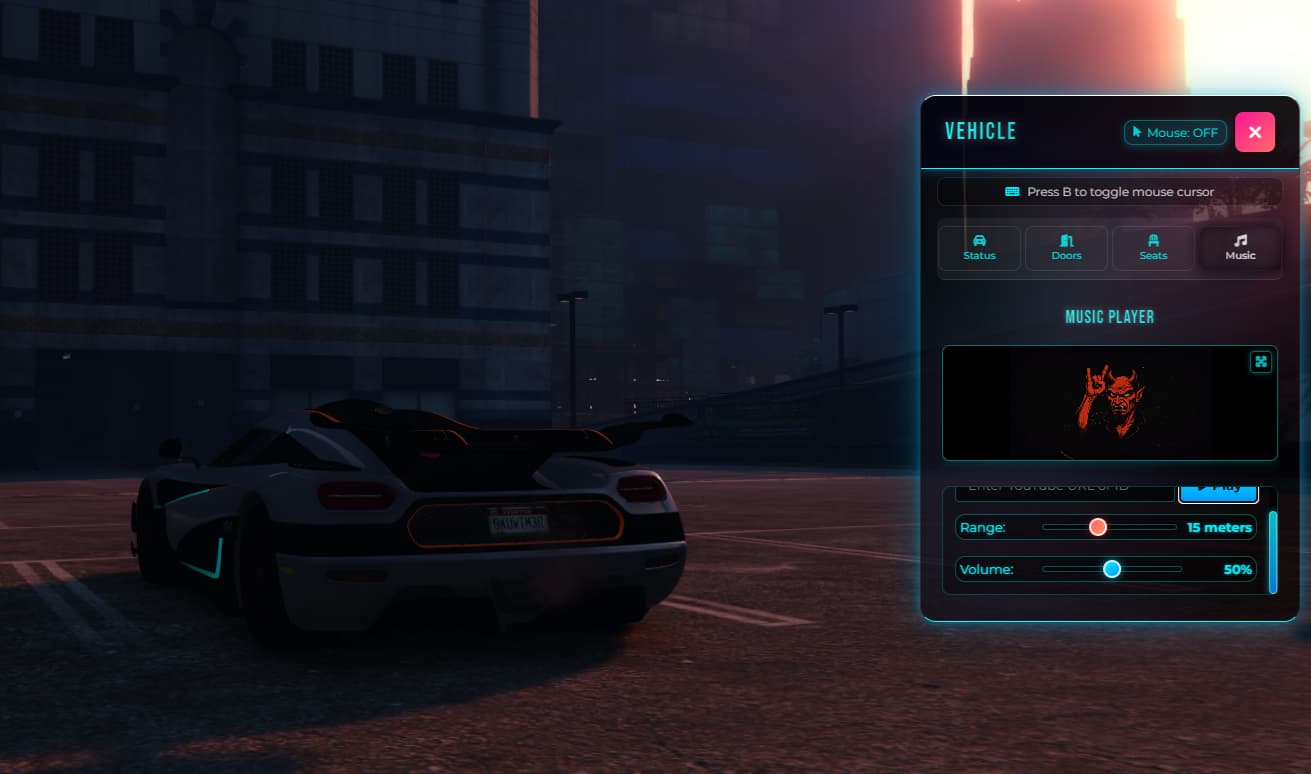Viewport: 1311px width, 774px height.
Task: Click the Range slider handle
Action: pos(1098,527)
